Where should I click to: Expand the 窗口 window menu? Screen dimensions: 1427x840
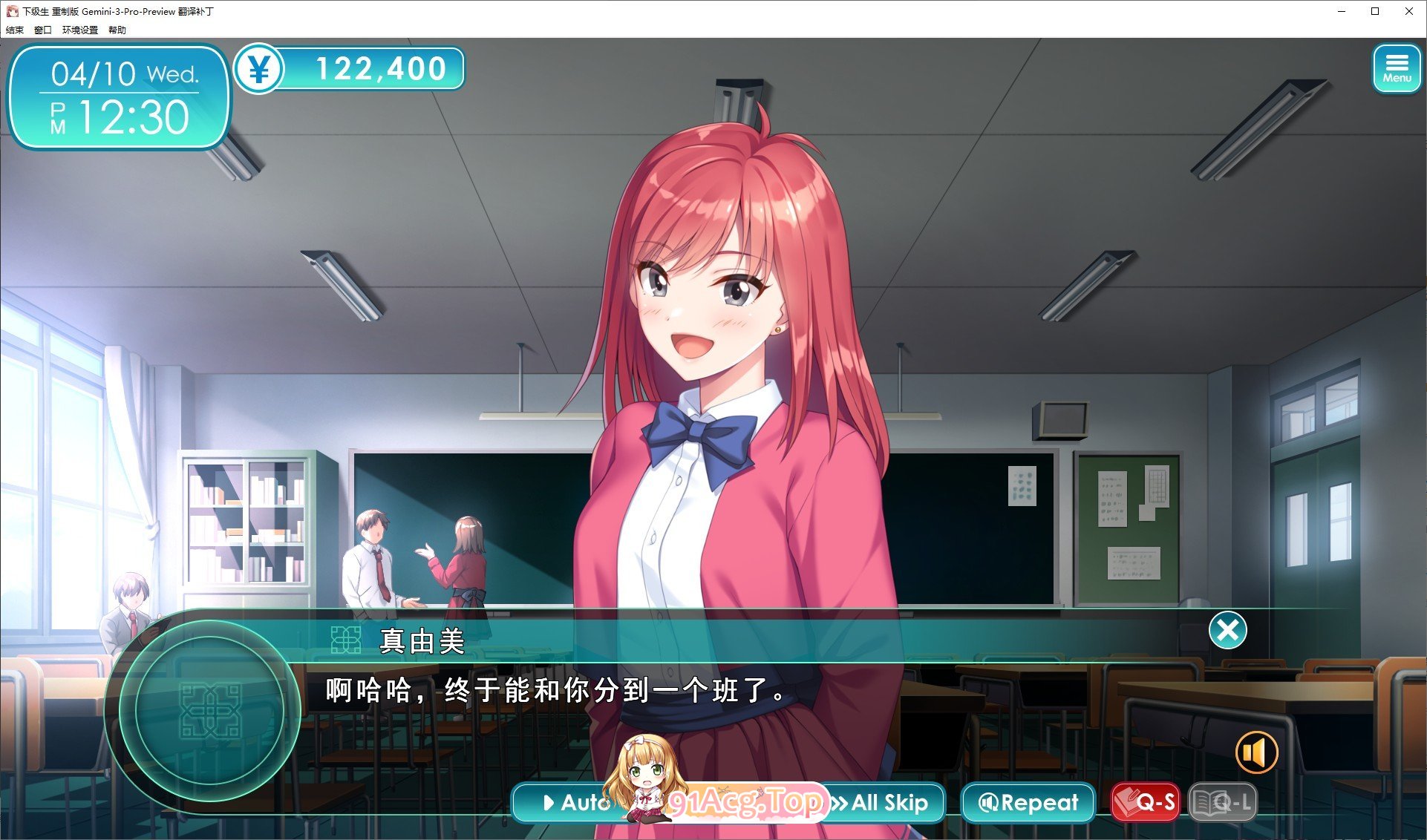click(x=43, y=30)
